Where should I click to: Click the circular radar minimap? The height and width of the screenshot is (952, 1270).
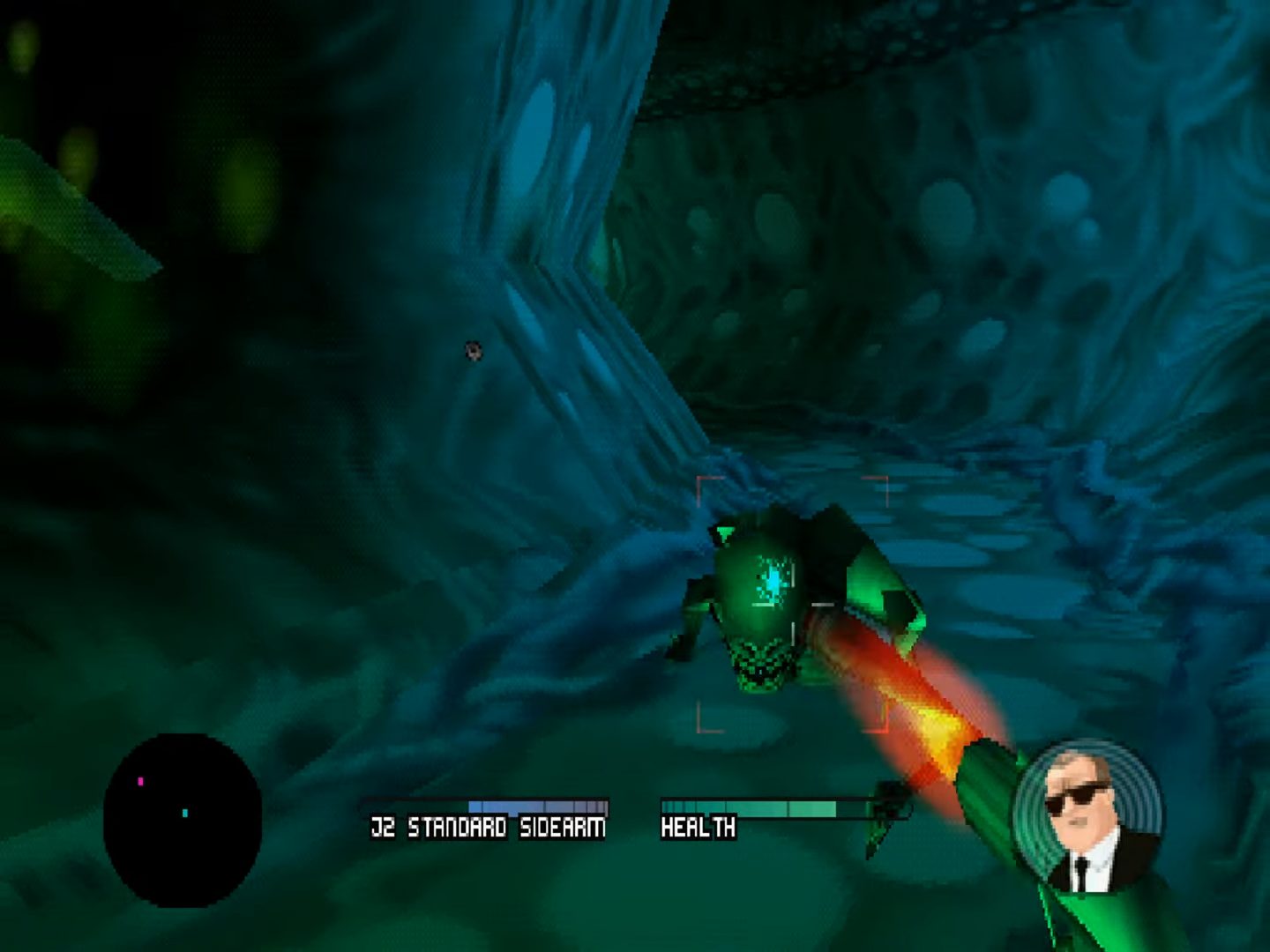click(183, 820)
